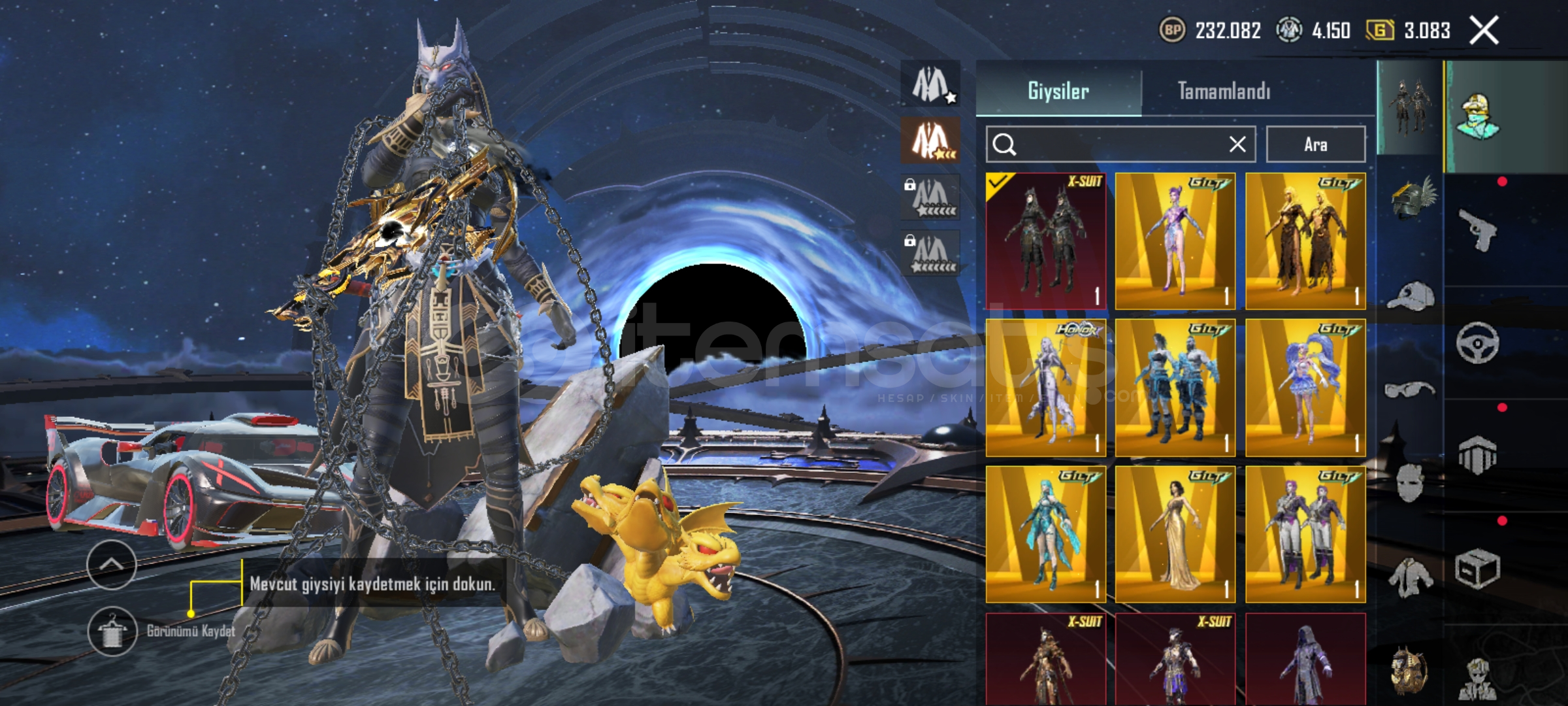Open the sunglasses eyewear category
Viewport: 1568px width, 706px height.
(1410, 390)
